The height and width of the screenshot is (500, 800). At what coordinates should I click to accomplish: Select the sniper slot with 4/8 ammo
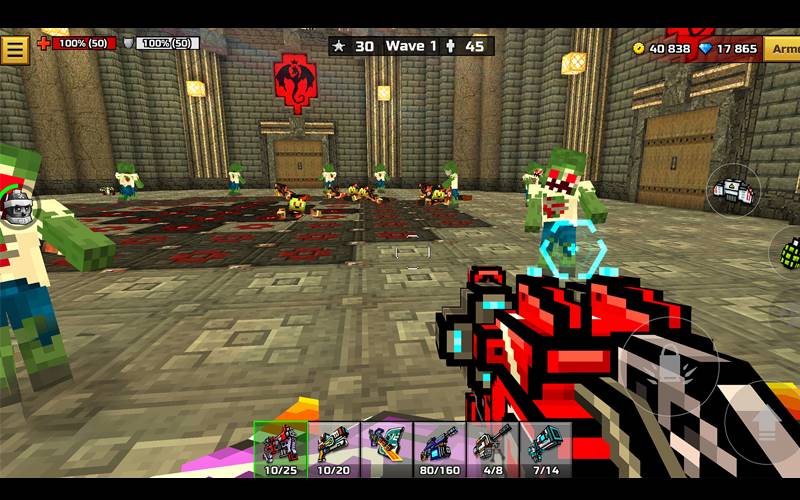click(491, 448)
